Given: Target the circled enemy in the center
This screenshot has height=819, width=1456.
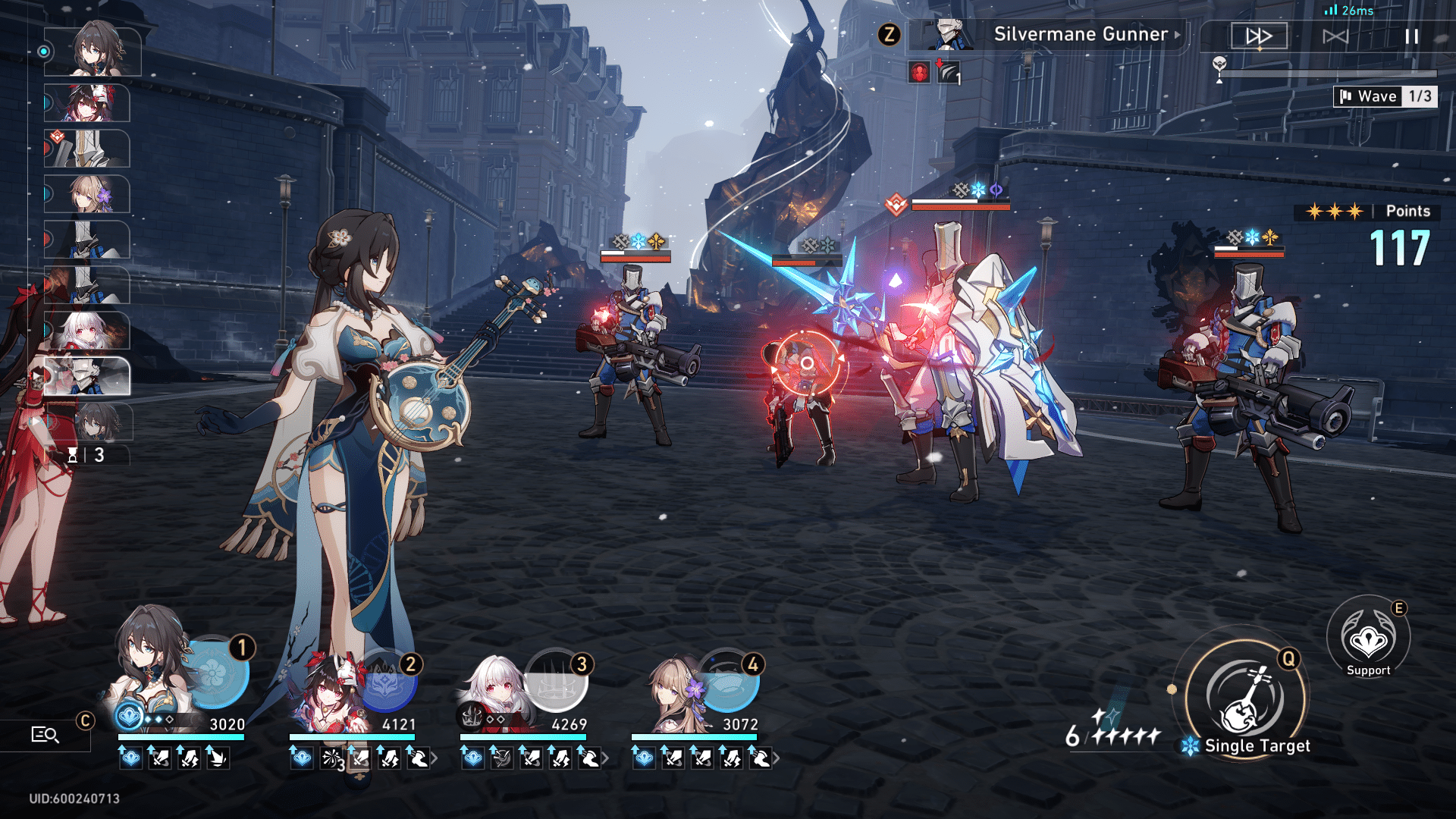Looking at the screenshot, I should [807, 364].
